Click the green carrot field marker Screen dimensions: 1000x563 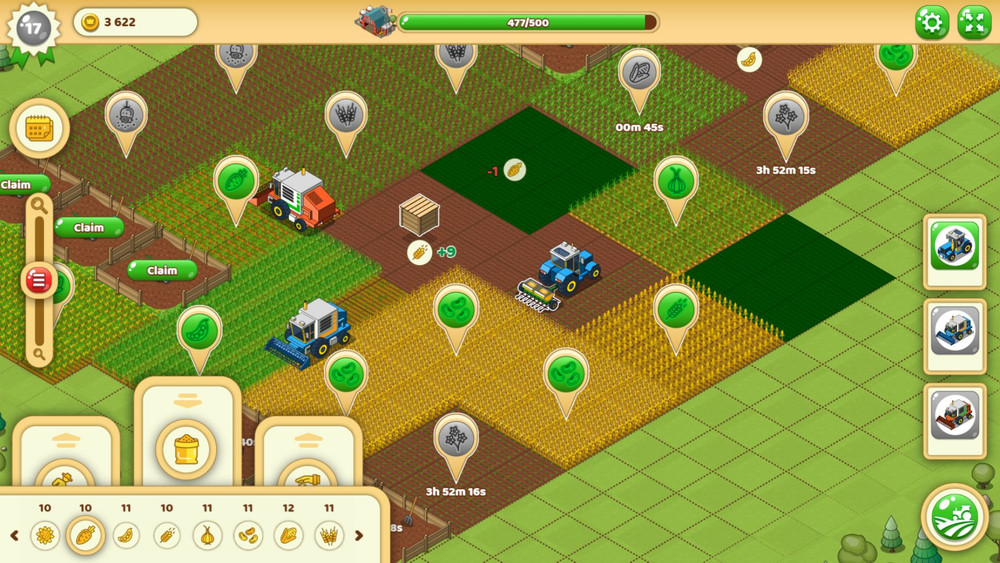point(236,183)
